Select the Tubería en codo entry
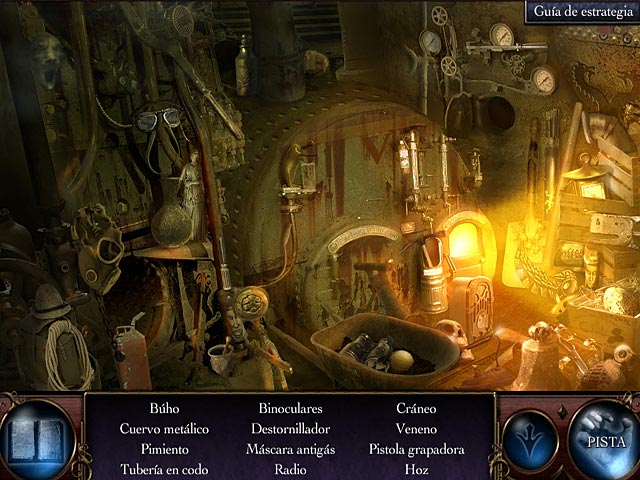 pyautogui.click(x=164, y=469)
